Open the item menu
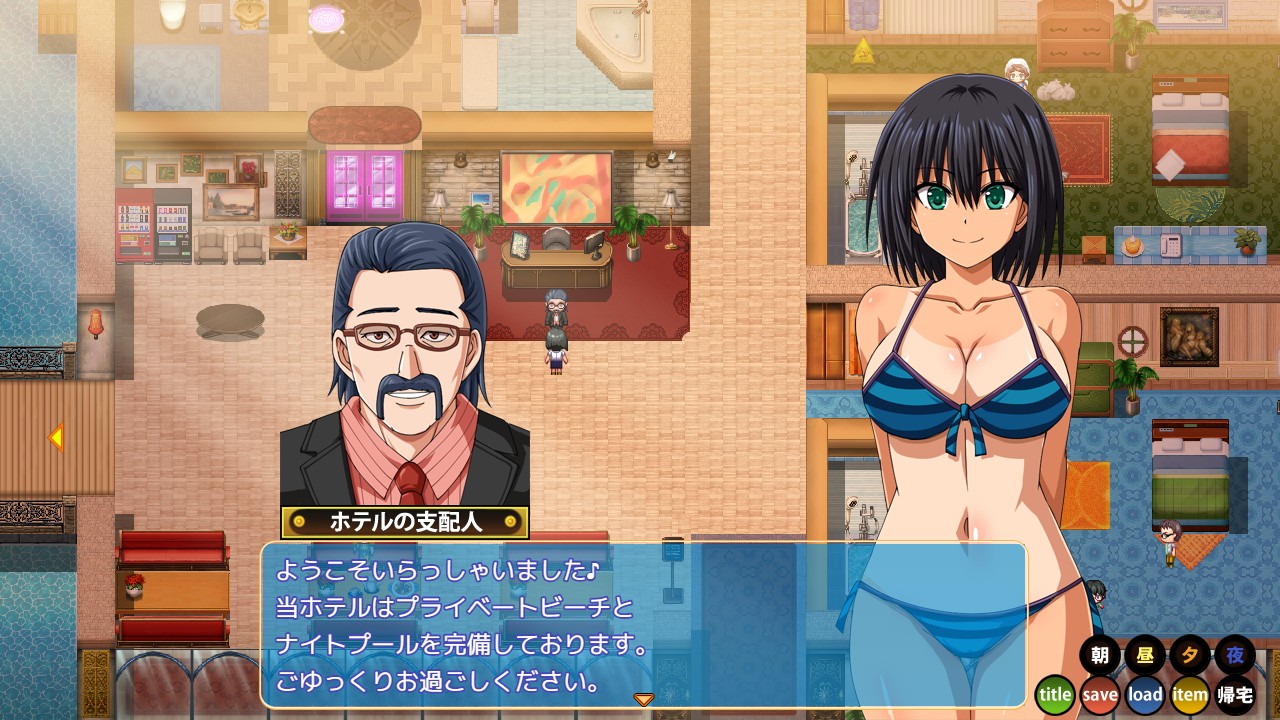The width and height of the screenshot is (1280, 720). [1190, 694]
